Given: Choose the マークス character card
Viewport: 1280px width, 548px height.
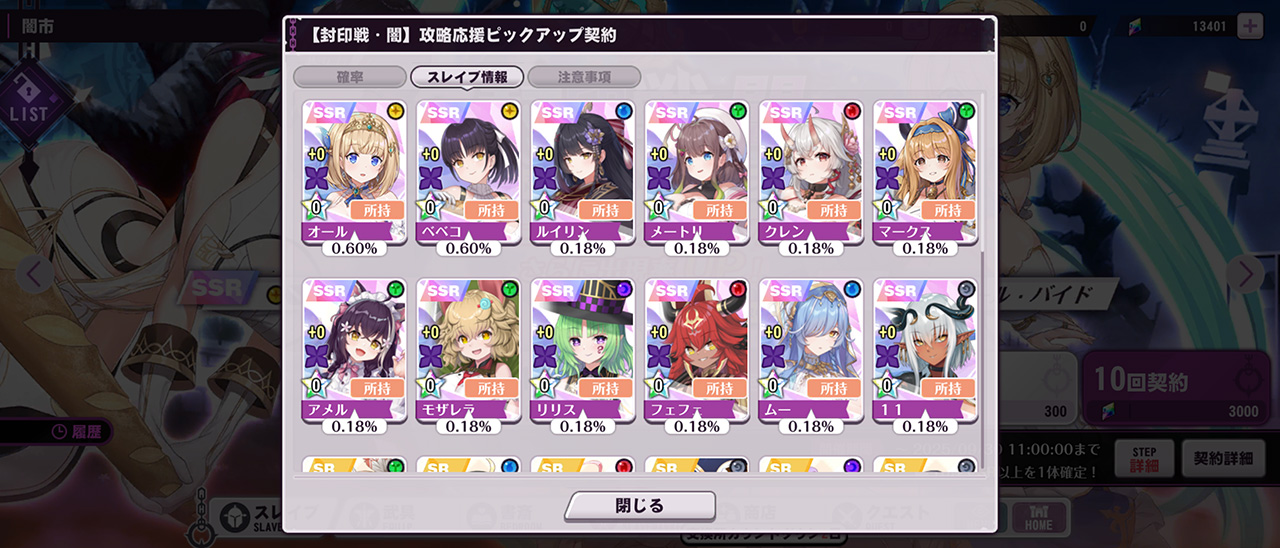Looking at the screenshot, I should pos(924,171).
